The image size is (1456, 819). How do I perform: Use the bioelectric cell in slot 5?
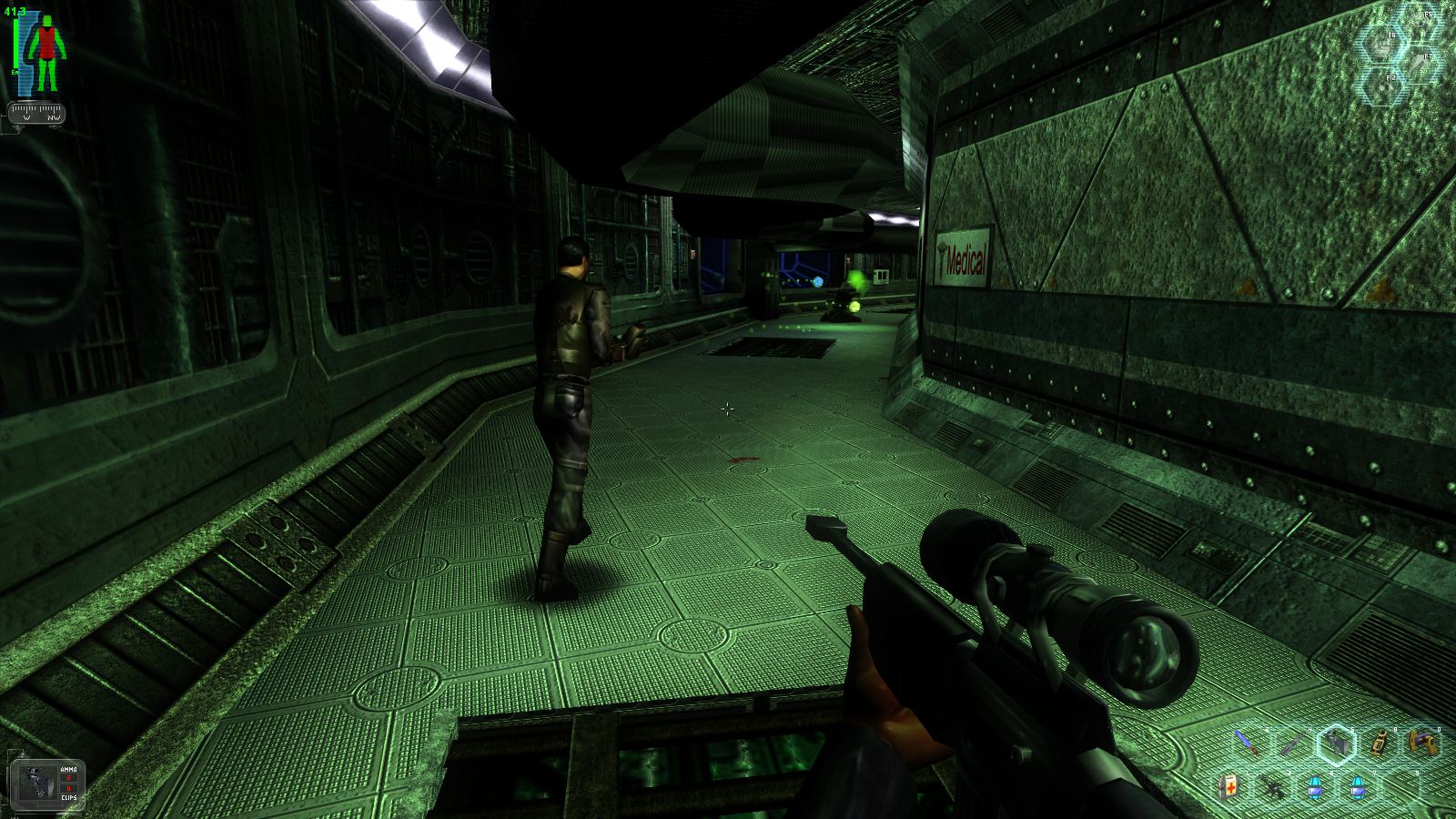pos(1316,786)
